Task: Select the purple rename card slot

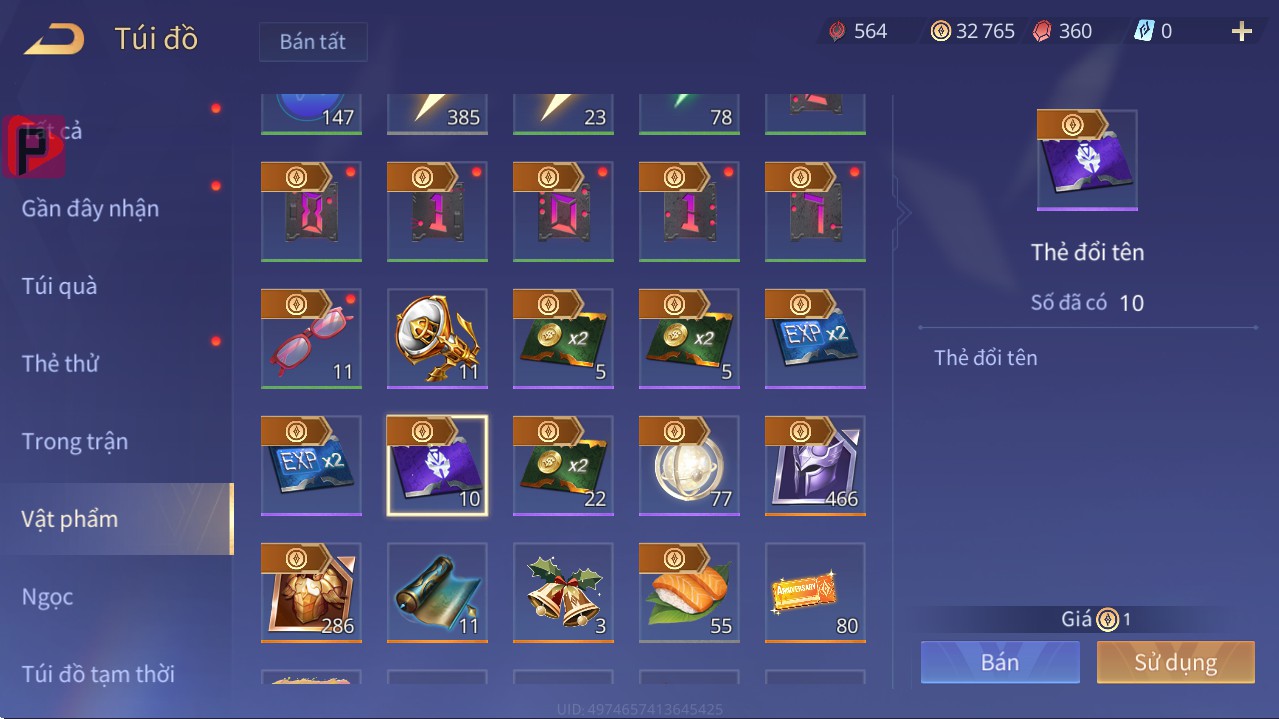Action: 437,465
